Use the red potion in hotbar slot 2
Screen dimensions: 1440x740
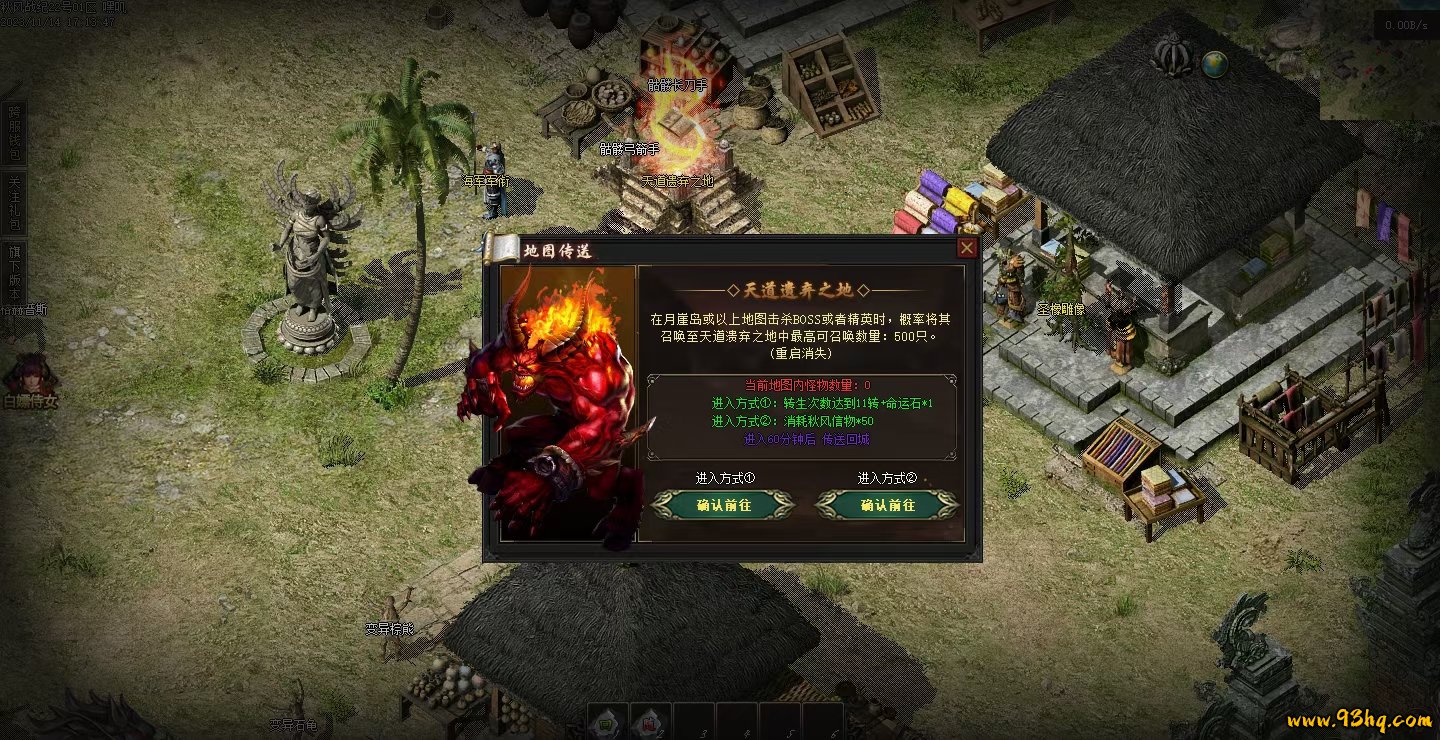tap(650, 720)
